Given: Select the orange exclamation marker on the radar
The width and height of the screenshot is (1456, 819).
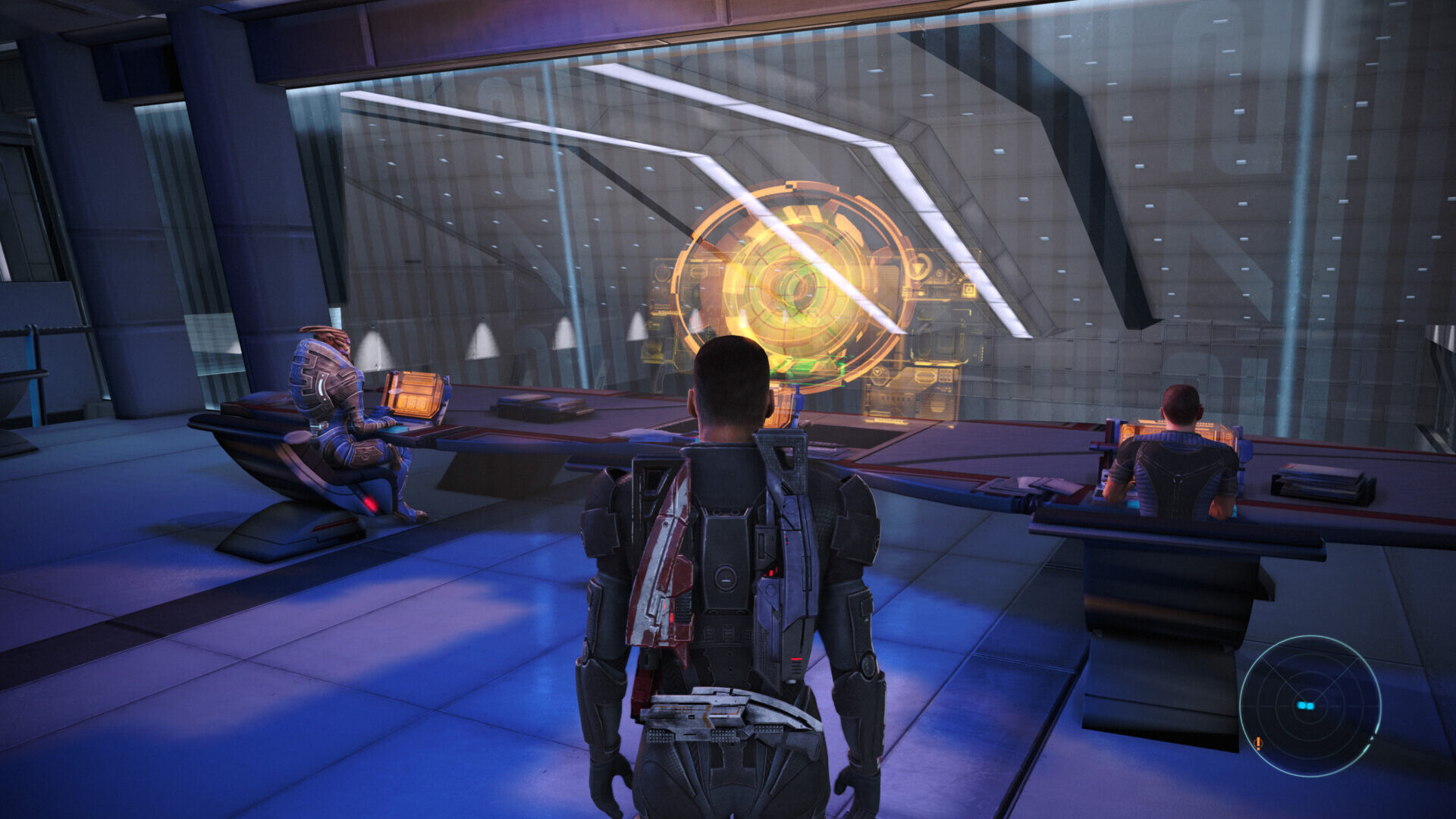Looking at the screenshot, I should [1259, 744].
